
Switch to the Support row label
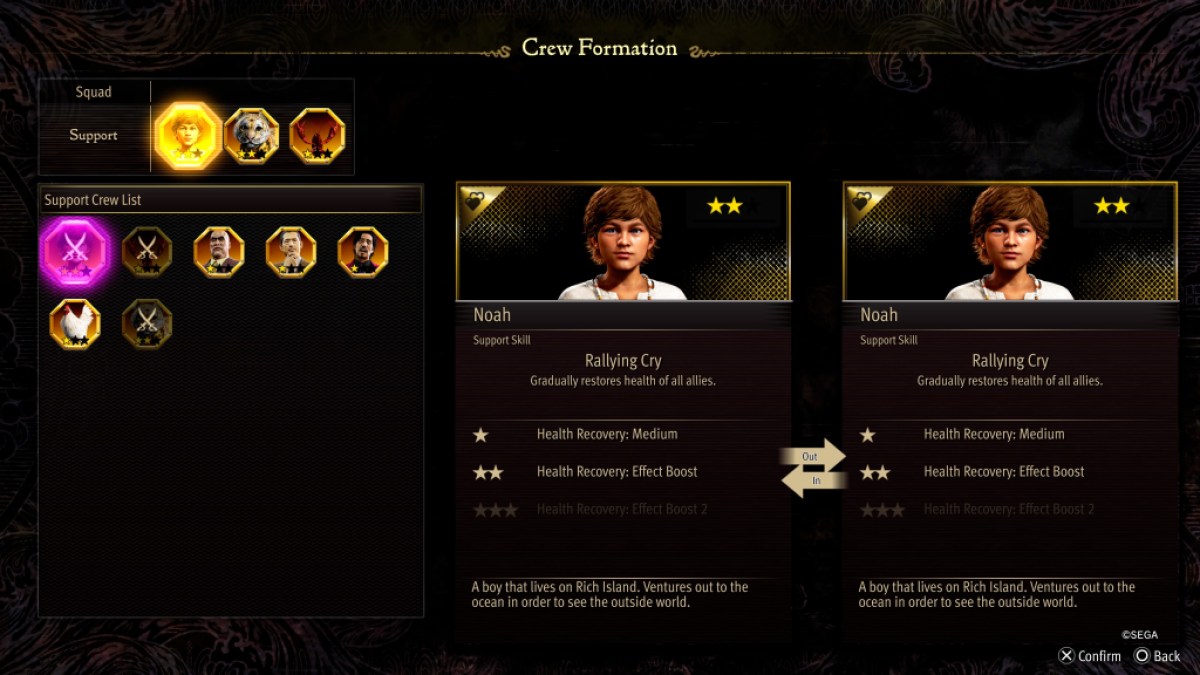click(94, 135)
